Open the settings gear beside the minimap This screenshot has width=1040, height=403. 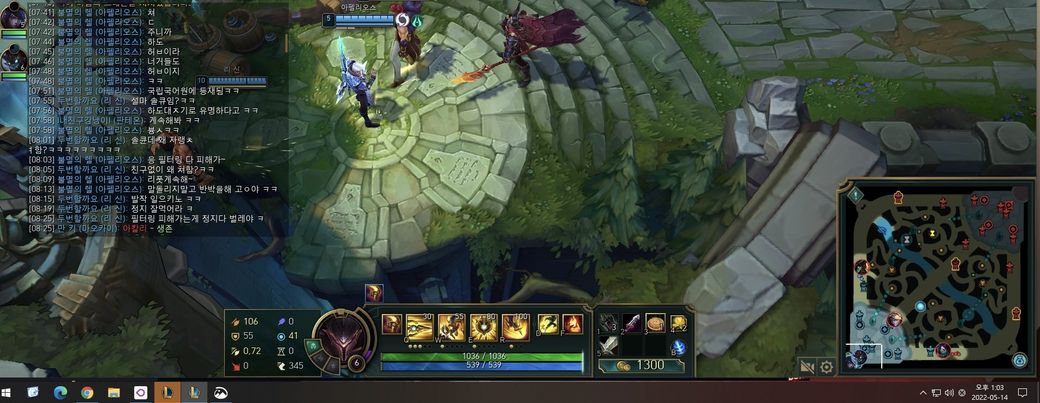pyautogui.click(x=827, y=367)
